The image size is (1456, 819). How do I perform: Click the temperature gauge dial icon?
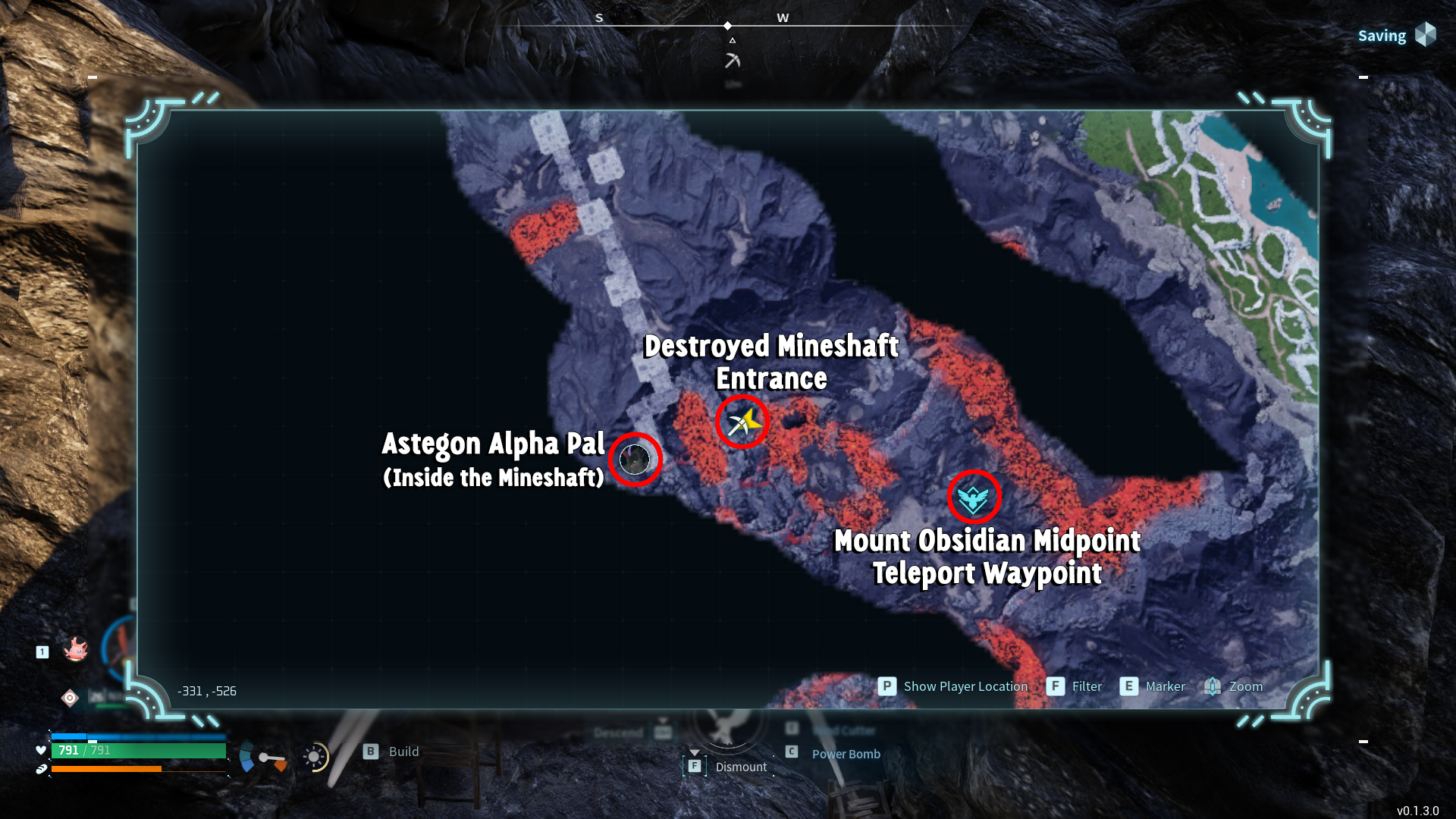pos(263,758)
